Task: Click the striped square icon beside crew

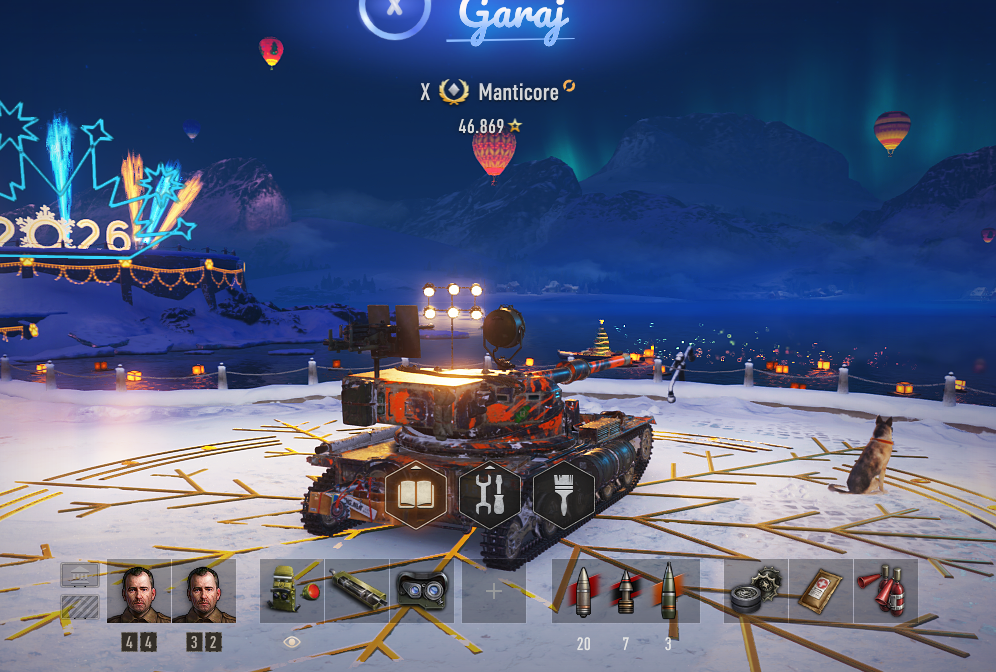Action: [80, 607]
